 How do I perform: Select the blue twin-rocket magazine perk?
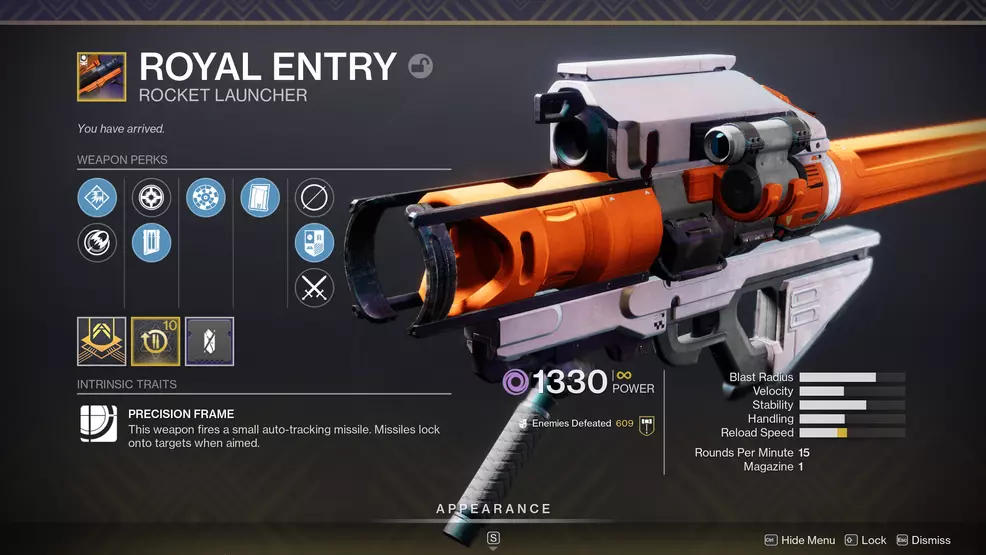[x=152, y=242]
